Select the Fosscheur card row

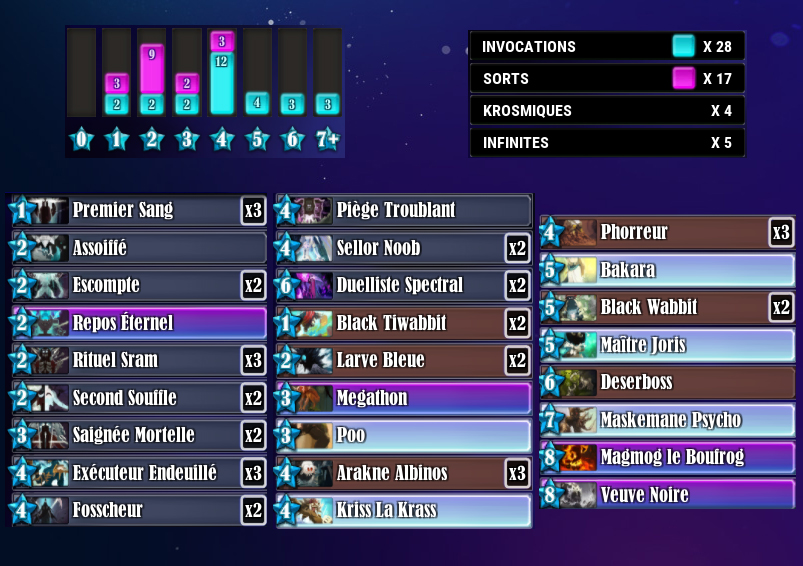[140, 510]
